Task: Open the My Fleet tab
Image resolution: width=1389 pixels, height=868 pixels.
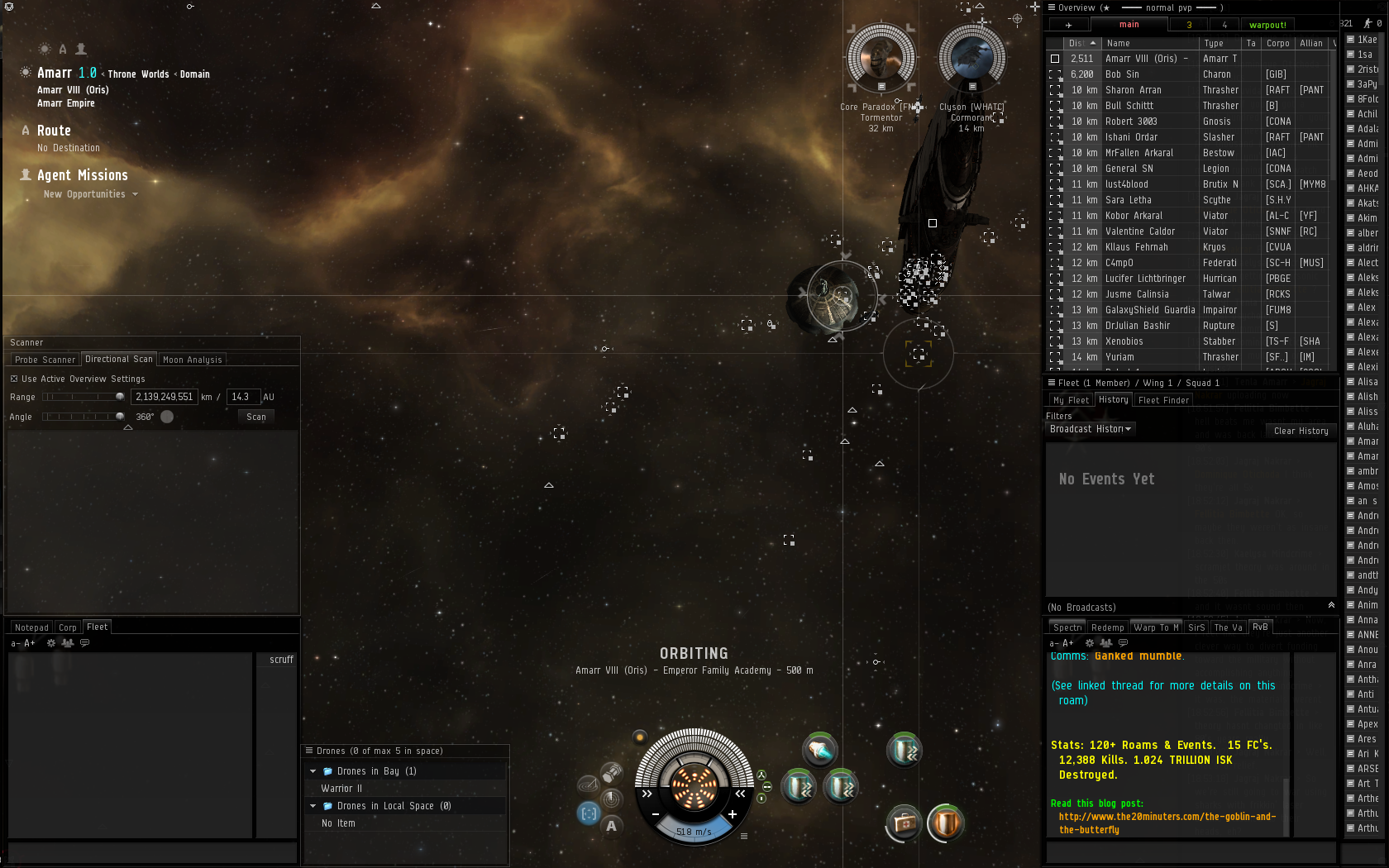Action: click(1071, 400)
